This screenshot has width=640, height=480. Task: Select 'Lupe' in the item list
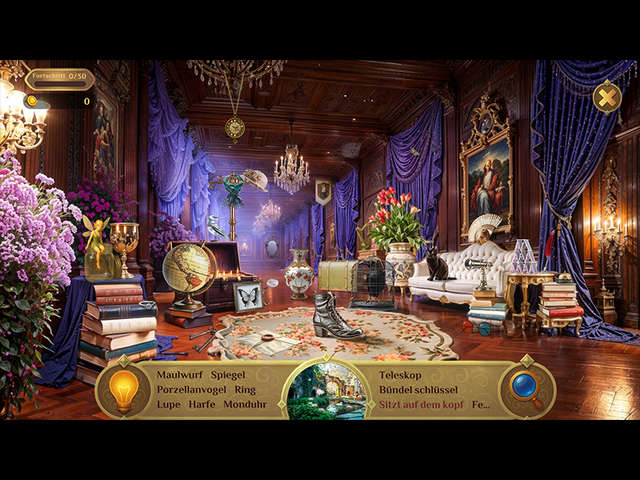[x=168, y=404]
